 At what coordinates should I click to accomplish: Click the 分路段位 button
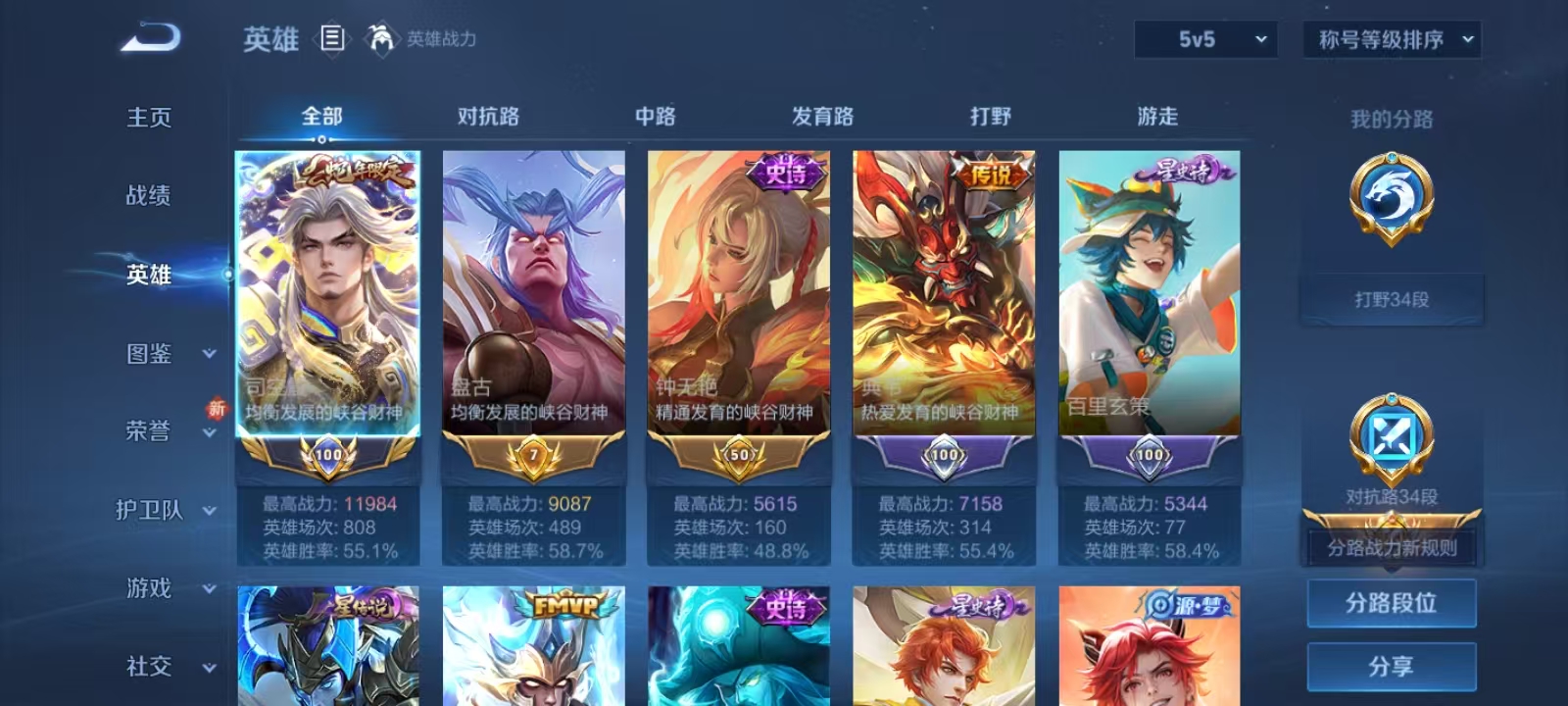tap(1391, 602)
